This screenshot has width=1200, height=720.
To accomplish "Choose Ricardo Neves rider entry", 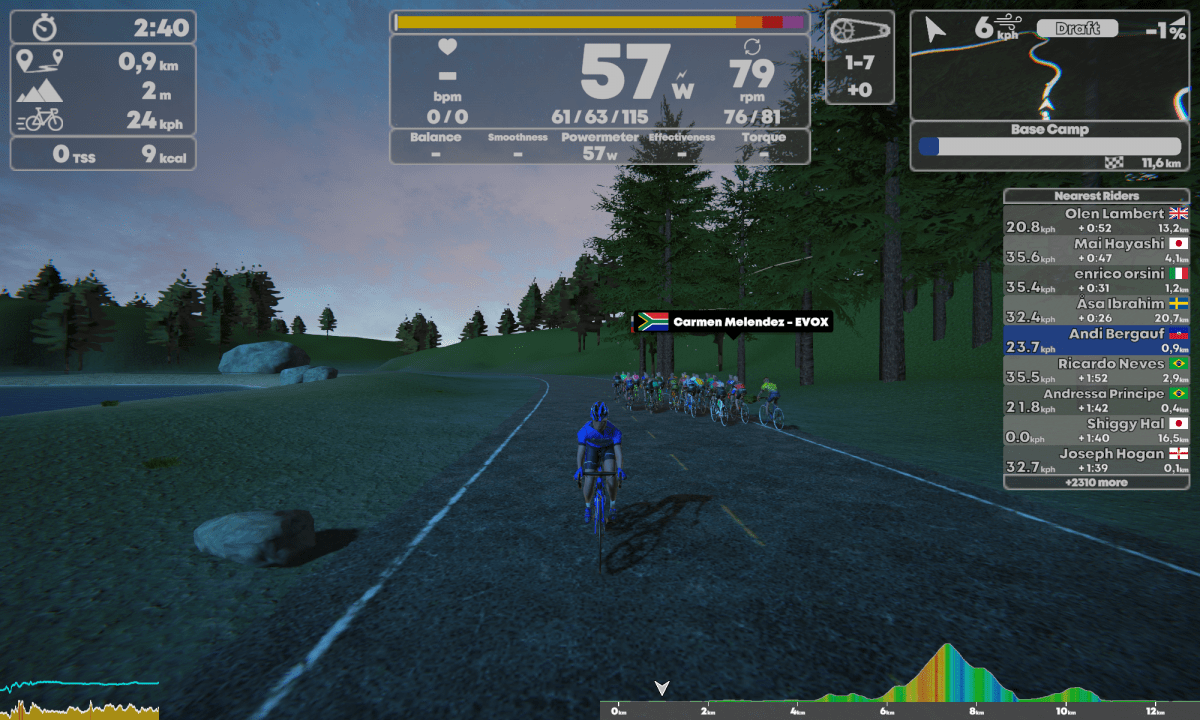I will (x=1096, y=370).
